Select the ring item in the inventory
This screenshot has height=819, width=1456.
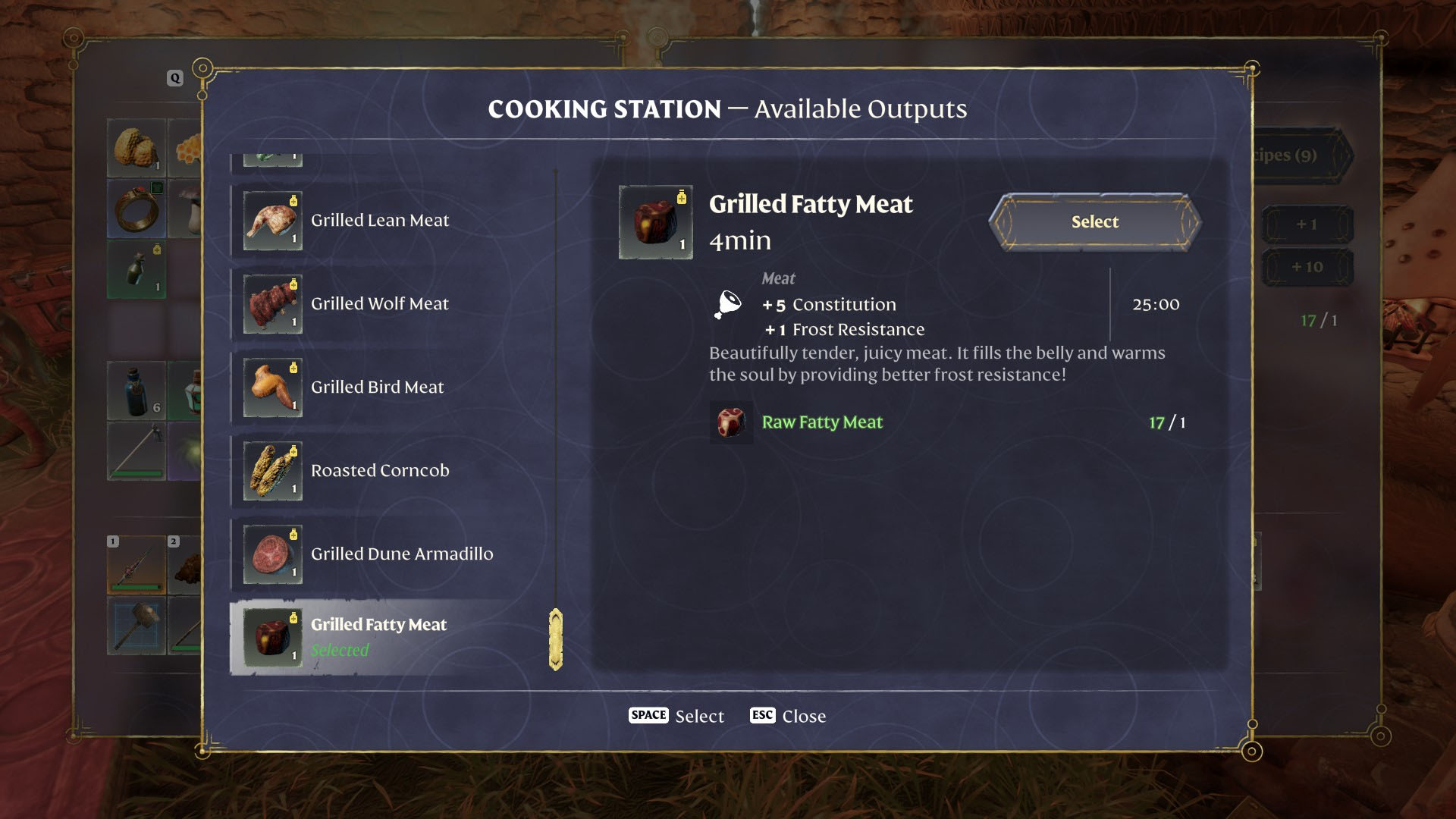[137, 209]
